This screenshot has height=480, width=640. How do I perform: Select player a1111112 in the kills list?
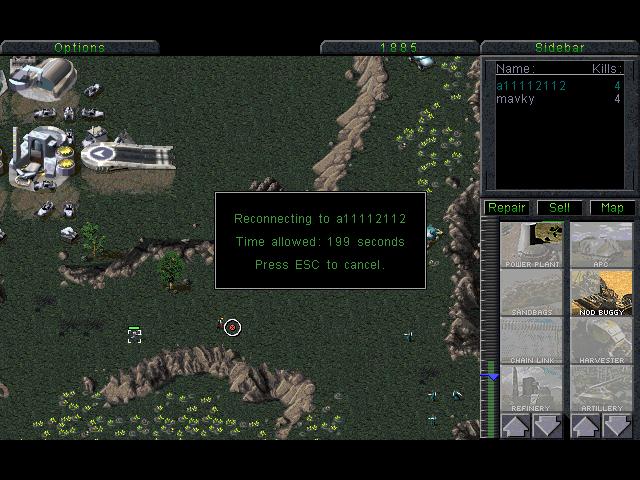(x=531, y=86)
